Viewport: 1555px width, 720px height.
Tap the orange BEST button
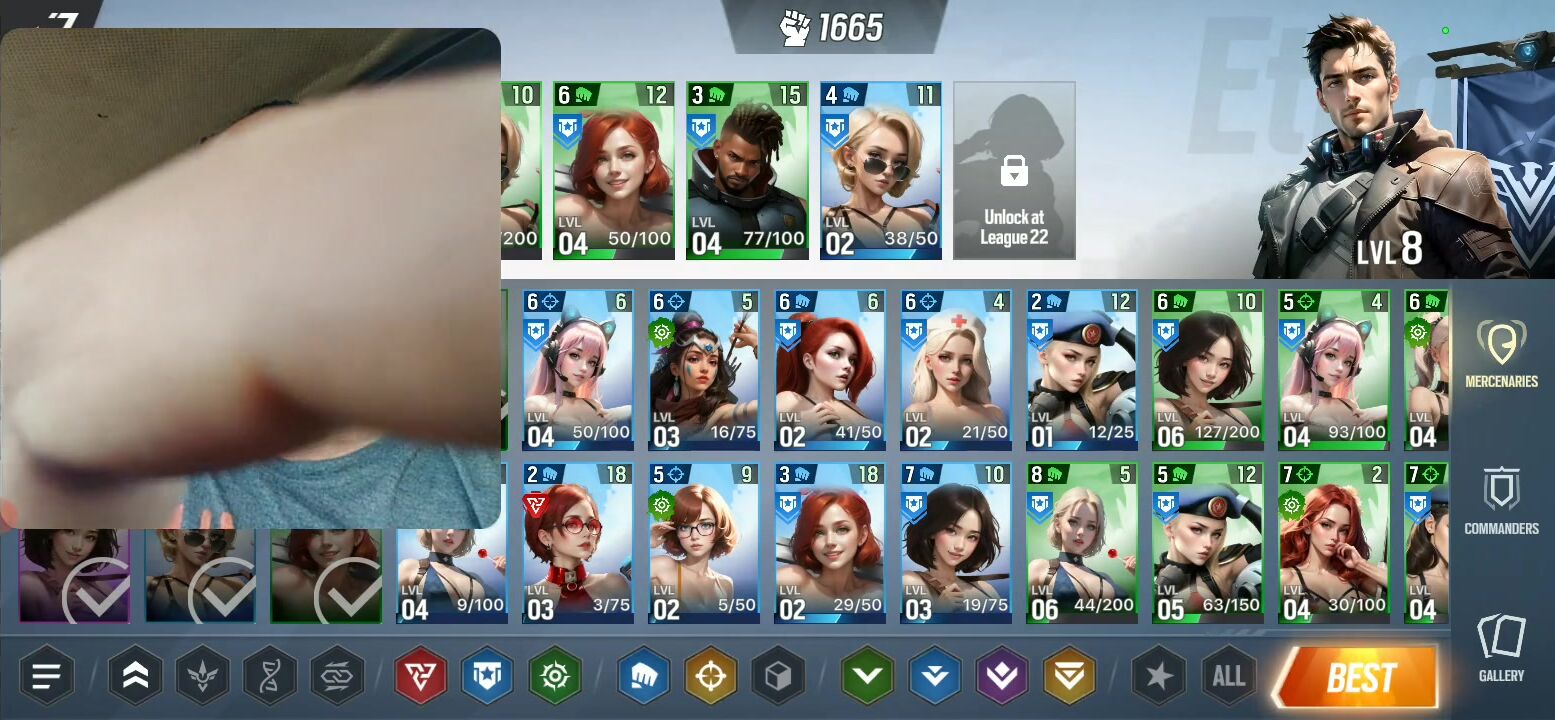(x=1358, y=678)
